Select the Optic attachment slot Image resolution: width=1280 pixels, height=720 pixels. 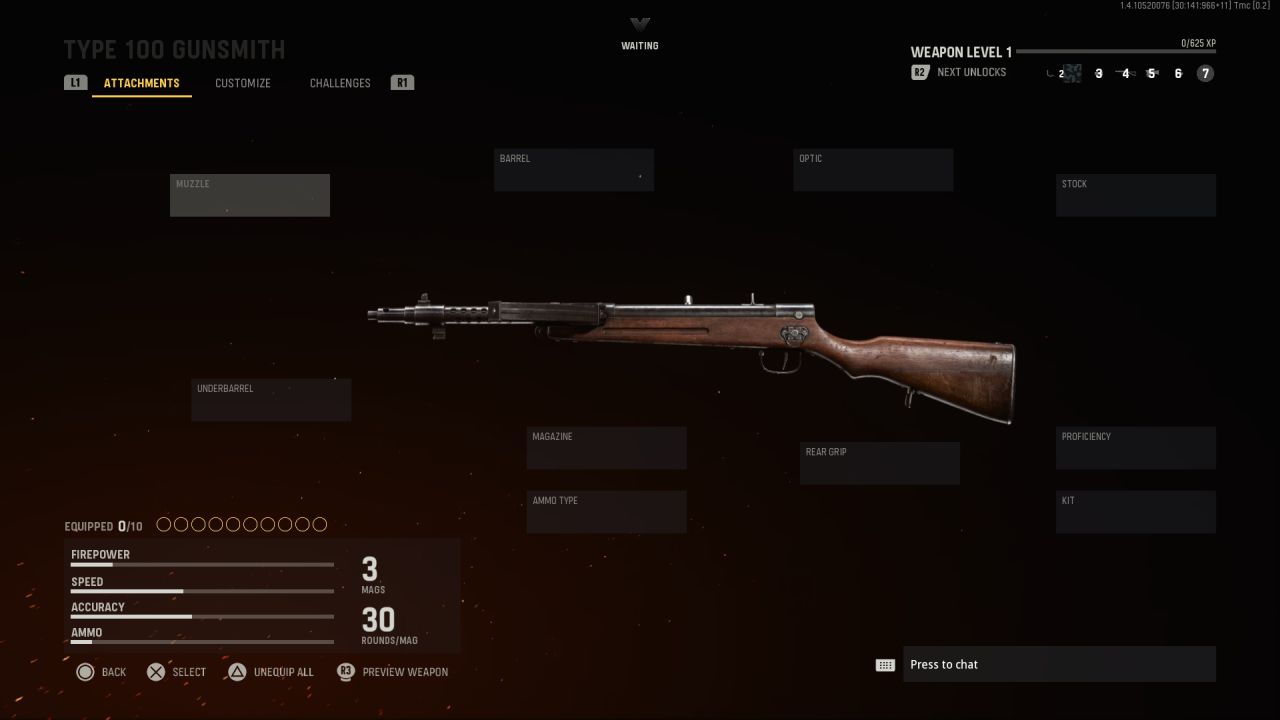873,170
